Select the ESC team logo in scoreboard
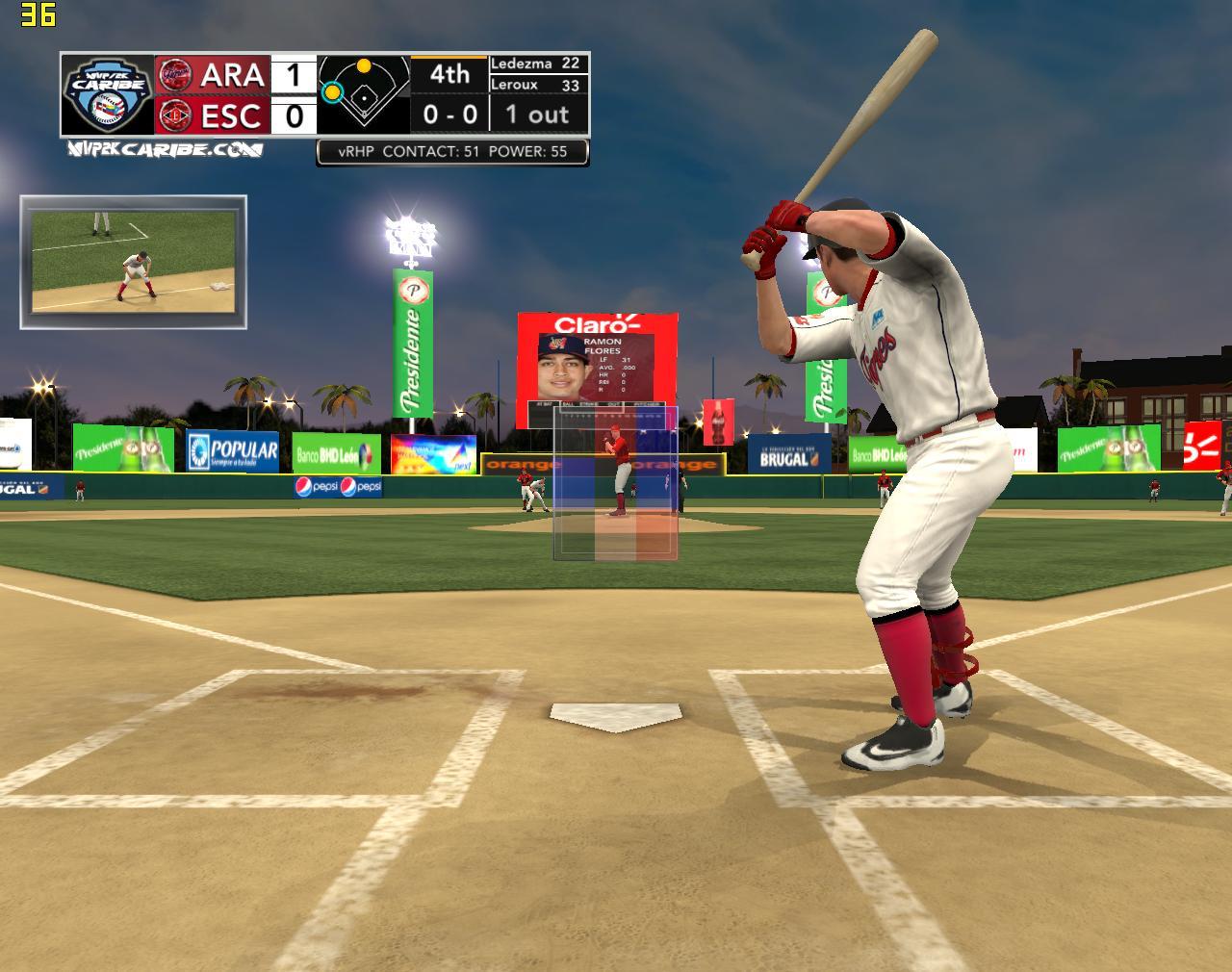The image size is (1232, 972). 175,115
